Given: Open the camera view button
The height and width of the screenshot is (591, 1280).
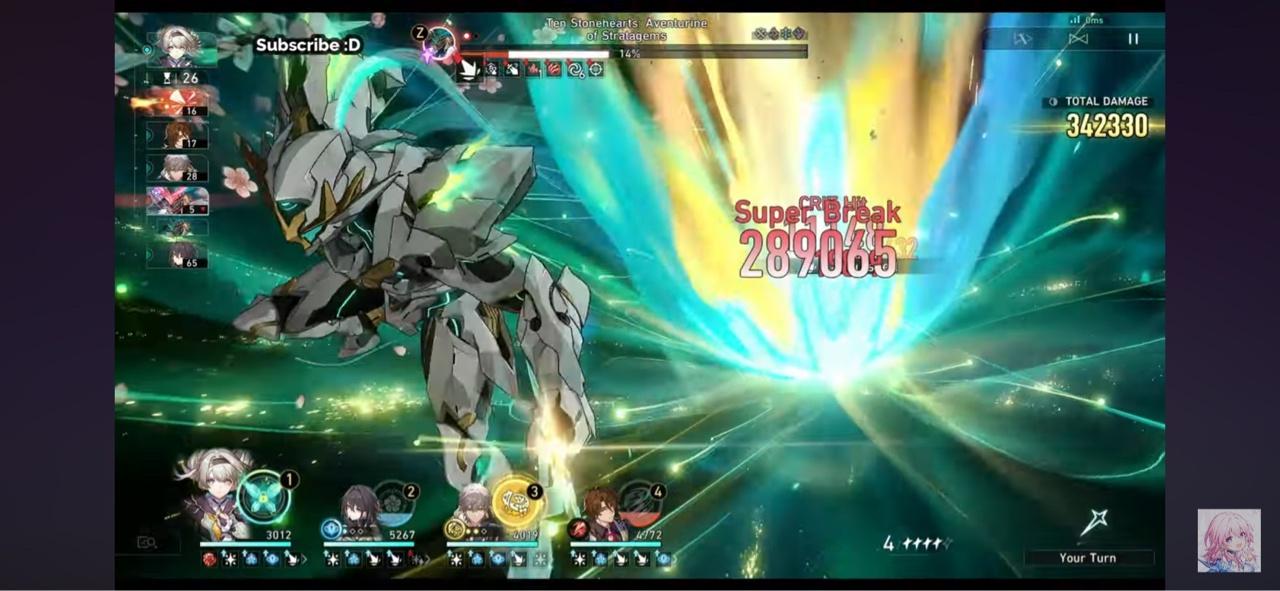Looking at the screenshot, I should coord(147,542).
